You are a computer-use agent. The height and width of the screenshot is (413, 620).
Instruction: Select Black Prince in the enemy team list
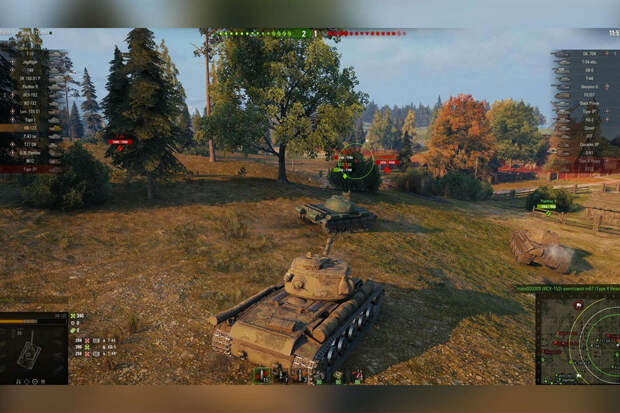pos(588,103)
